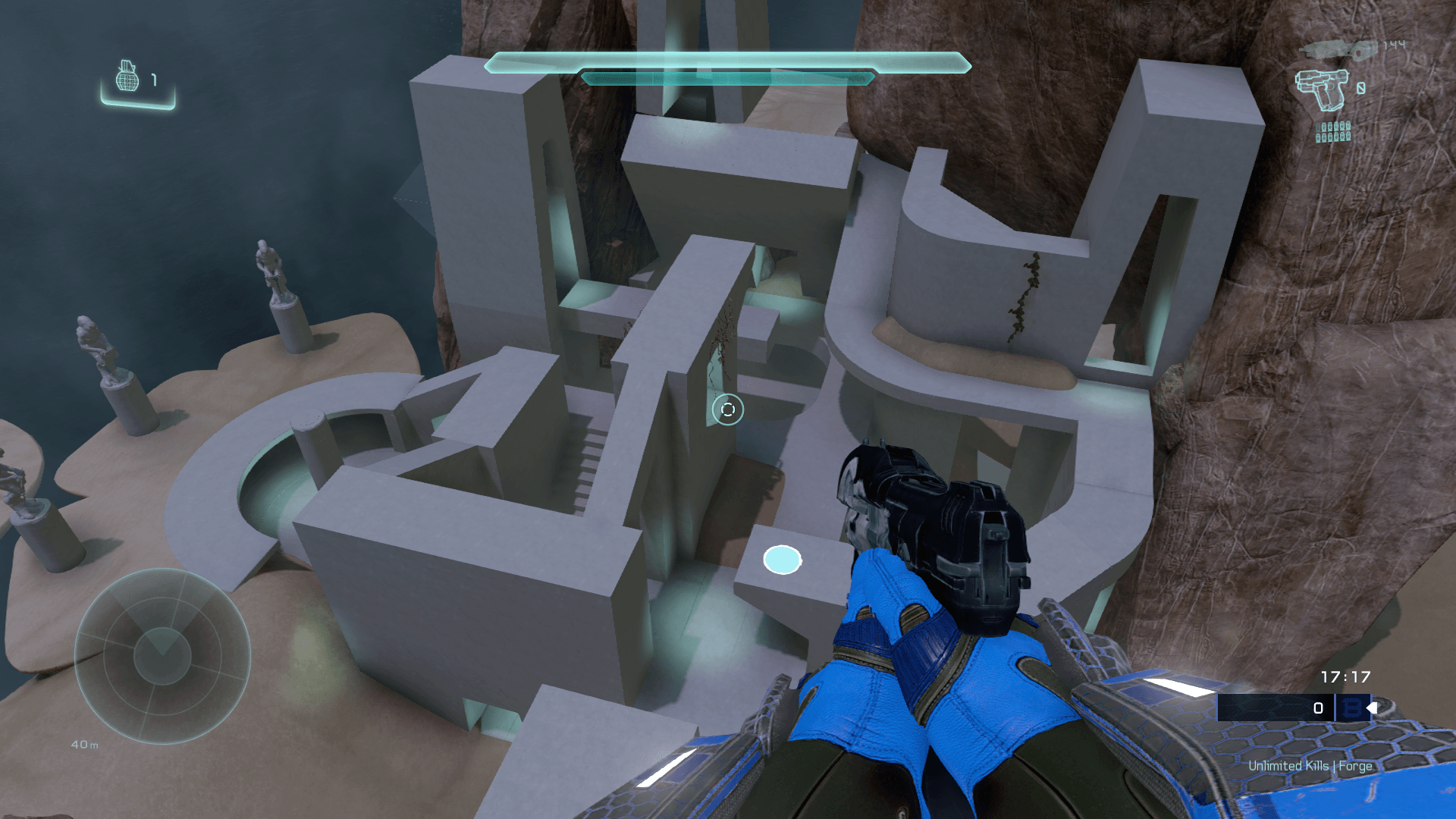Image resolution: width=1456 pixels, height=819 pixels.
Task: Click the blue team emblem by score
Action: tap(1351, 708)
